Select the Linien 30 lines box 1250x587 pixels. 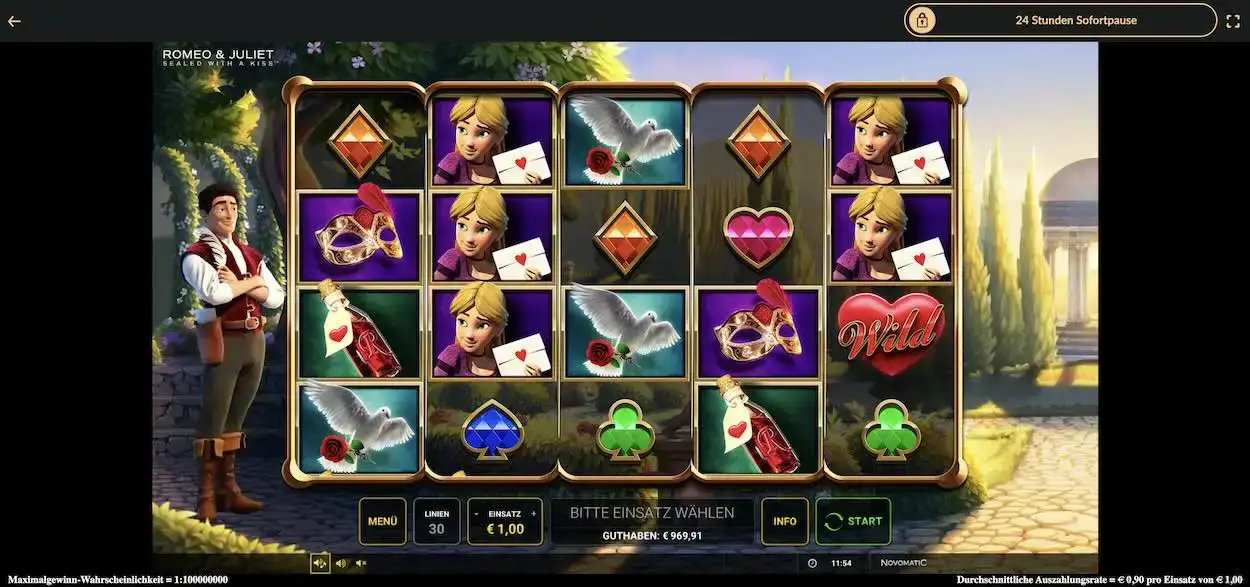[x=437, y=521]
